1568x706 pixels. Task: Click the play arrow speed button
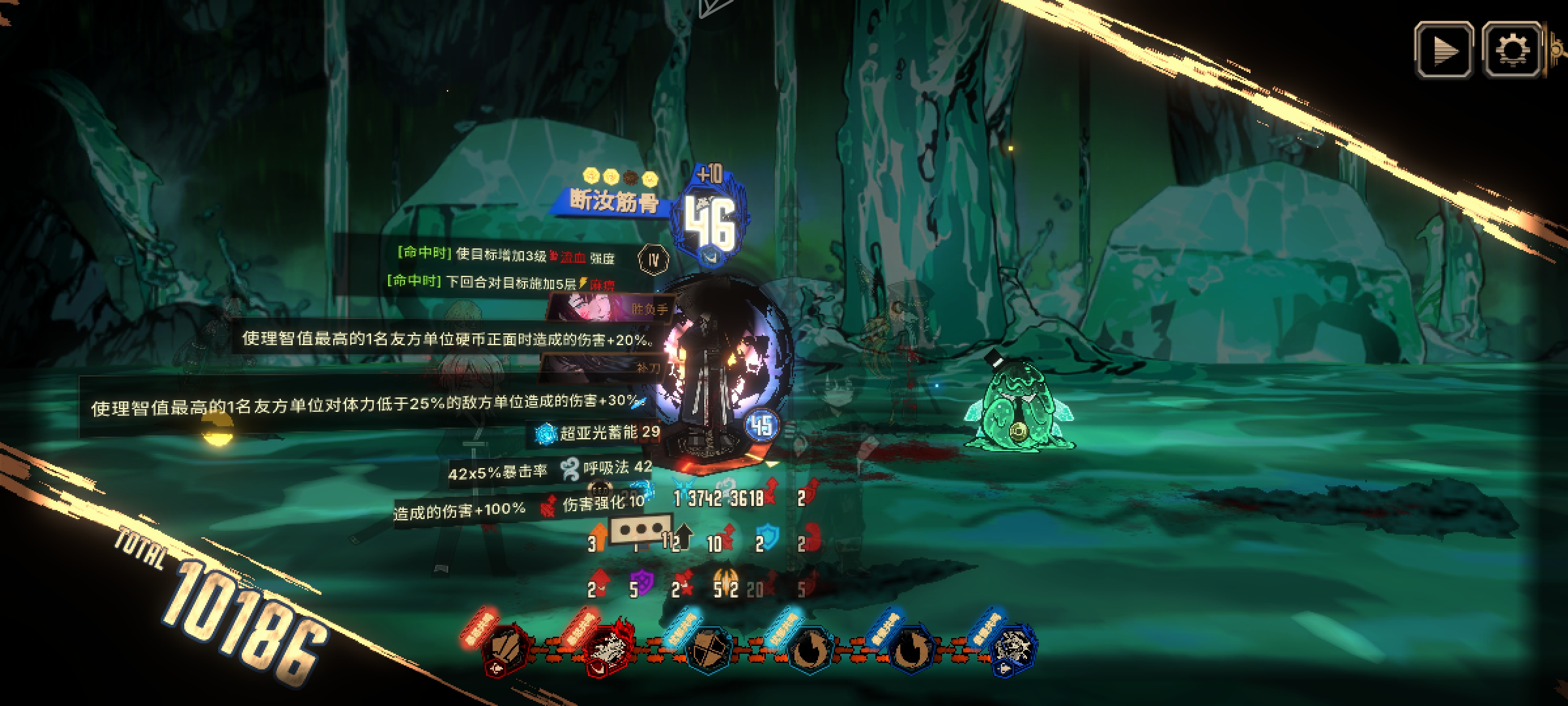[x=1443, y=50]
